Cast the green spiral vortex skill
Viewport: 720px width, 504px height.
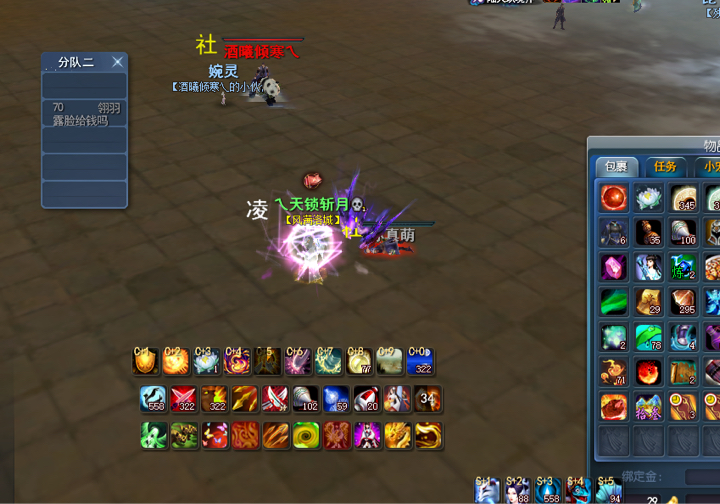pos(306,435)
